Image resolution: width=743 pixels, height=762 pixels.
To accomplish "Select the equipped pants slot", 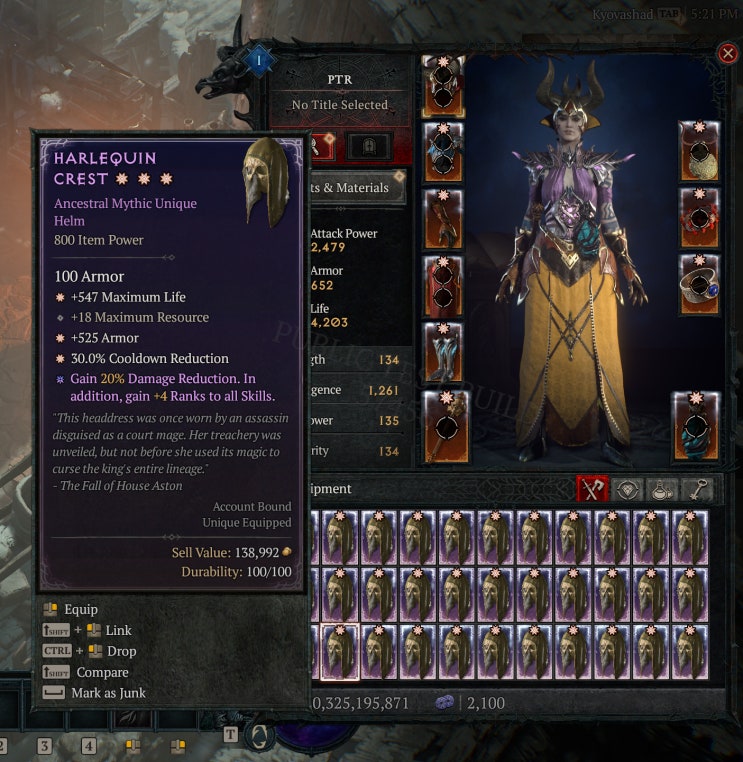I will (443, 286).
